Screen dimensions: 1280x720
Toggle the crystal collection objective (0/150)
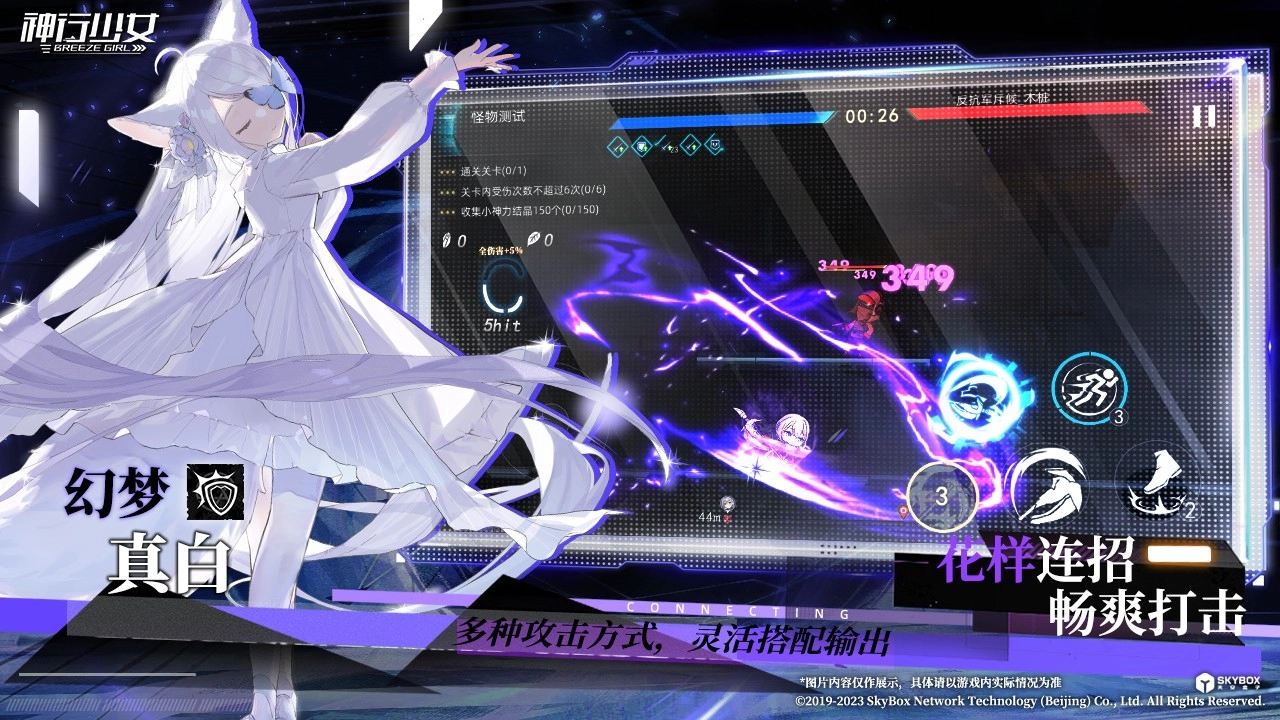coord(528,211)
